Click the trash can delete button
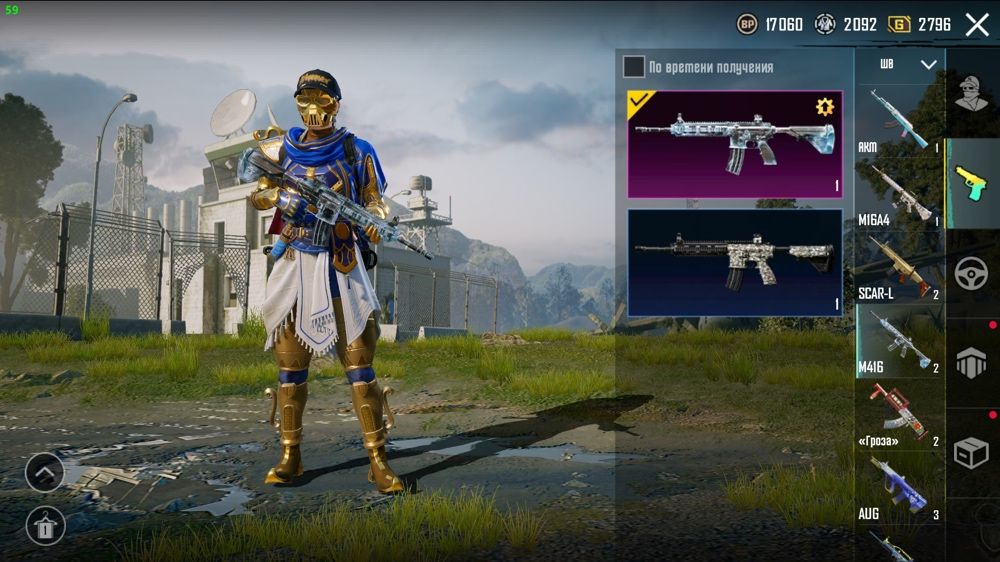1000x562 pixels. click(45, 525)
